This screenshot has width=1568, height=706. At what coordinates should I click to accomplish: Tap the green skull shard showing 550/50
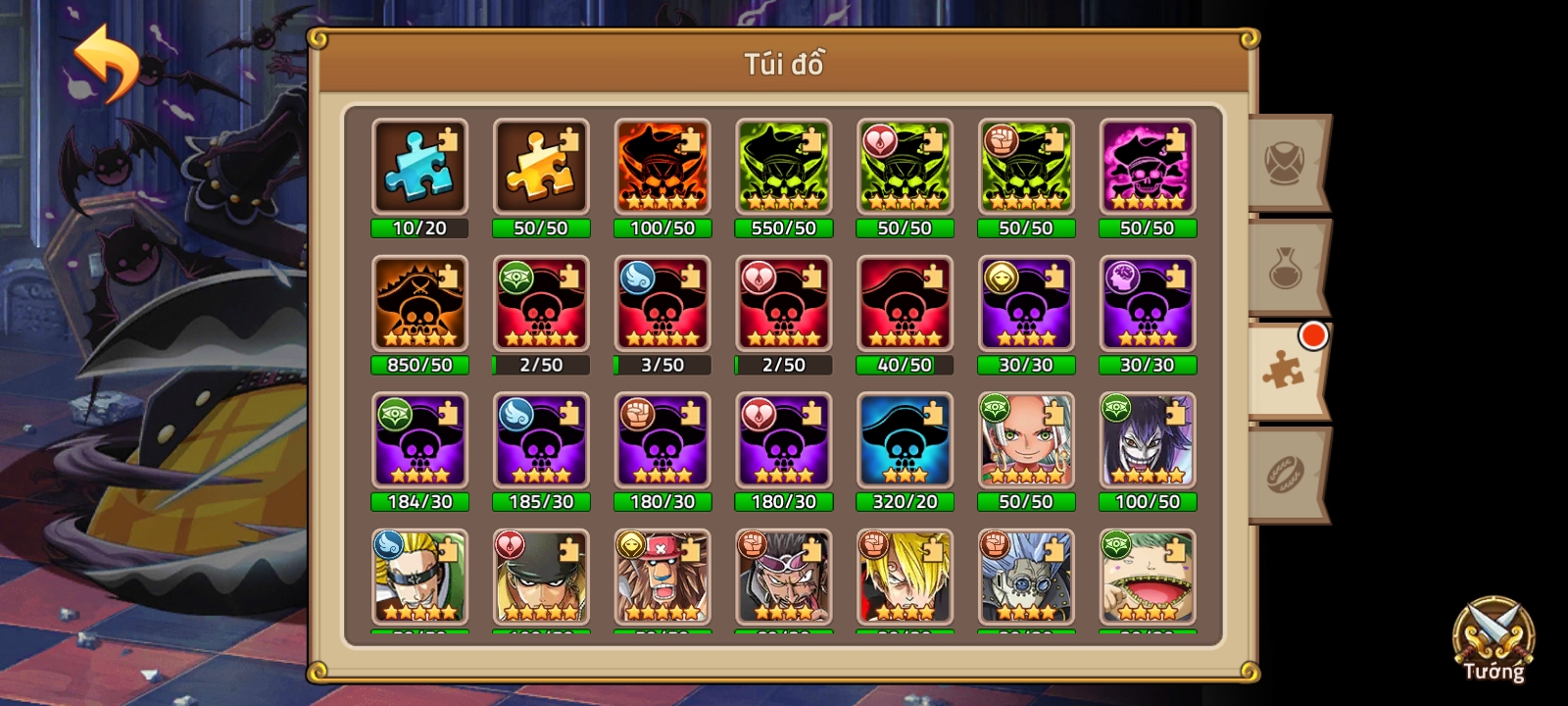tap(784, 167)
